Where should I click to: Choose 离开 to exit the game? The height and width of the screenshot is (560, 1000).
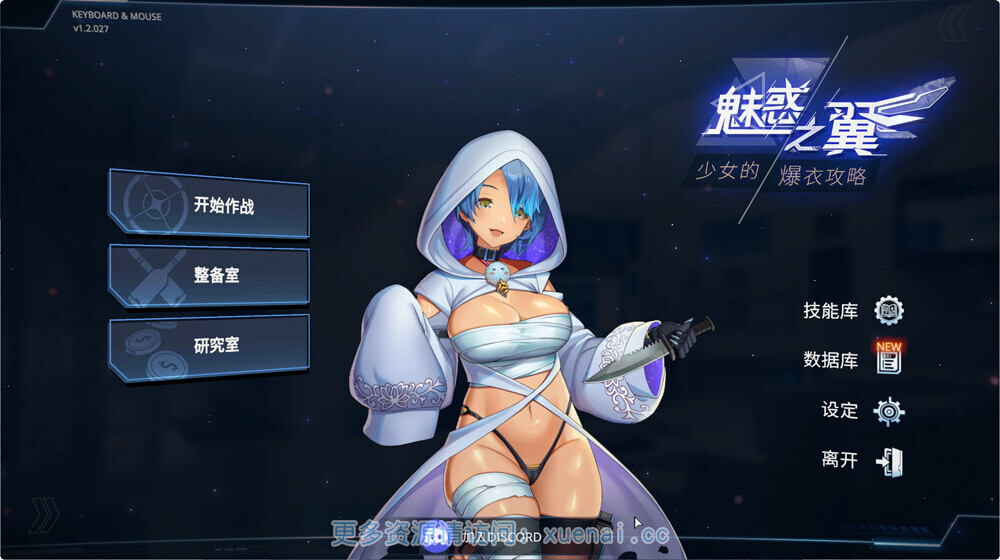point(861,460)
